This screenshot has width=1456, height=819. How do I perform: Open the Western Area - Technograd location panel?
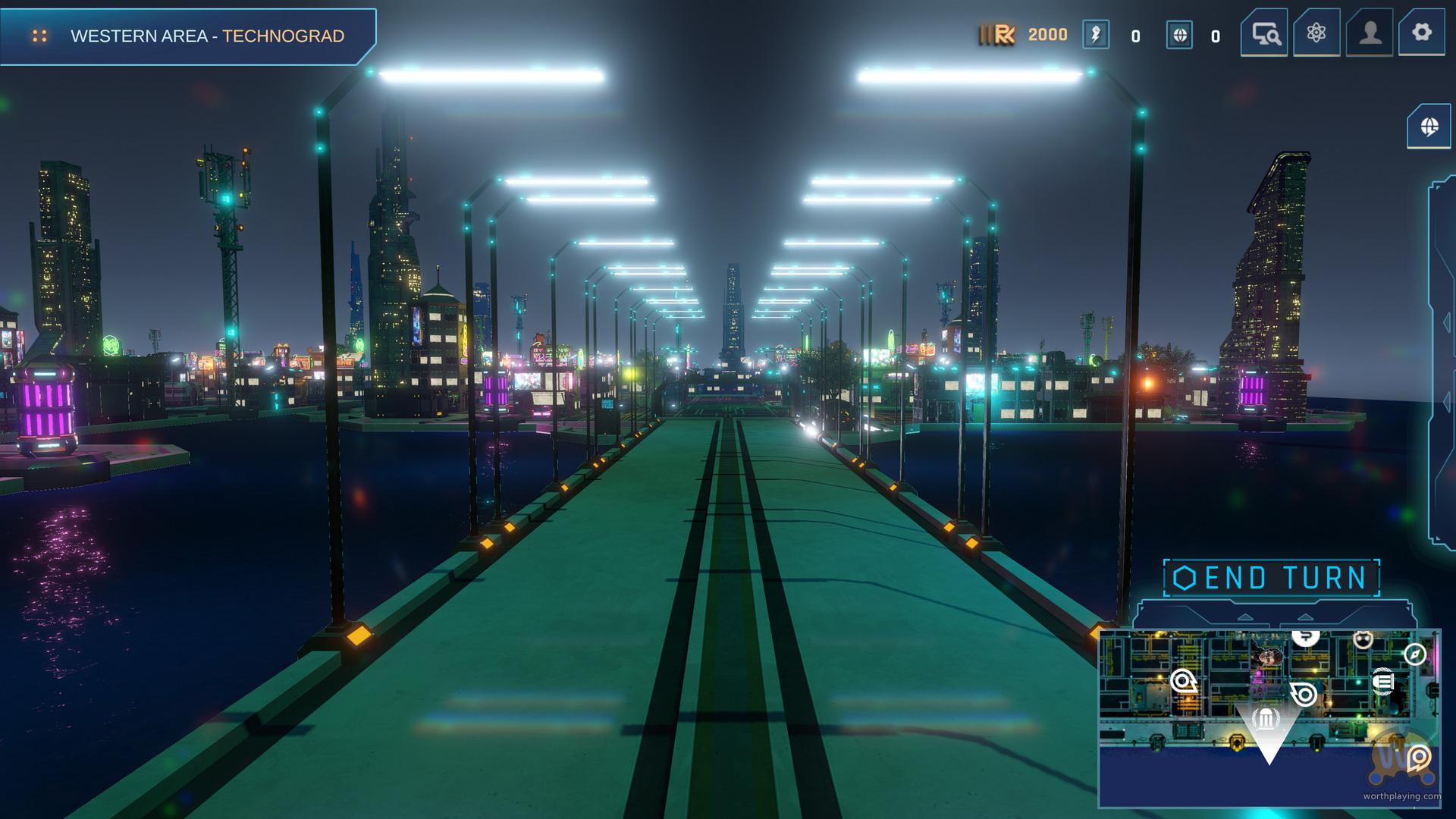click(188, 36)
